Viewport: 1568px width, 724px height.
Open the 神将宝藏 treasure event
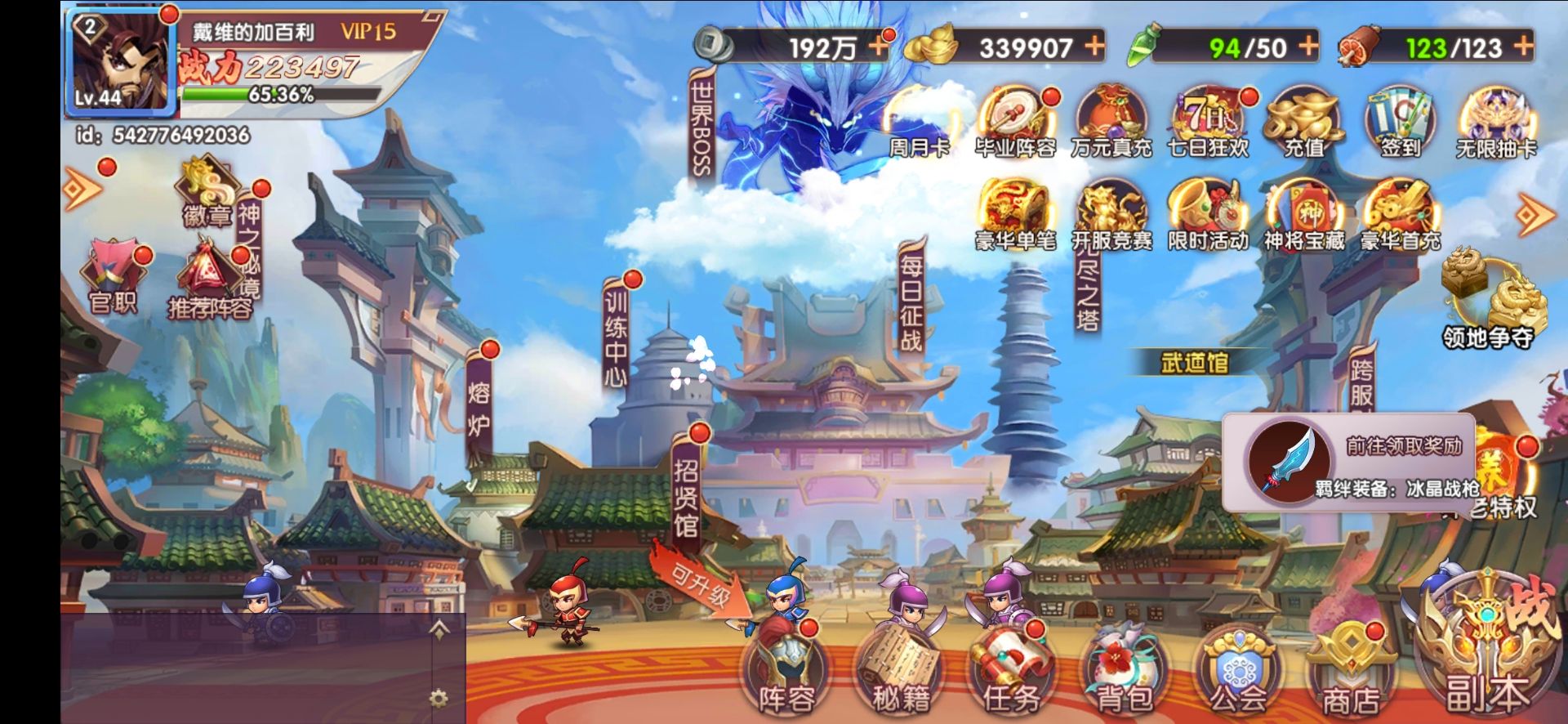click(1303, 216)
